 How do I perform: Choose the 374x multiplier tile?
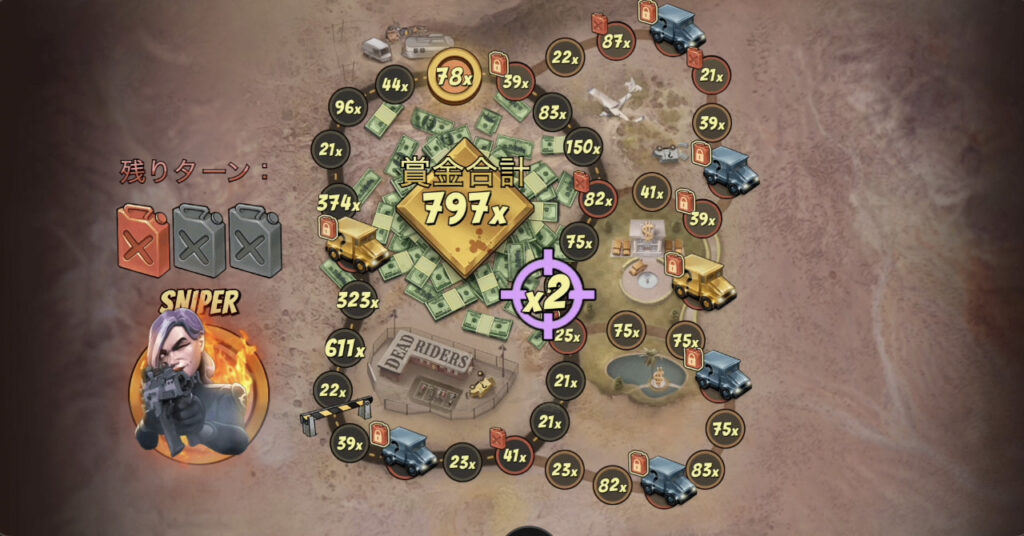click(338, 203)
